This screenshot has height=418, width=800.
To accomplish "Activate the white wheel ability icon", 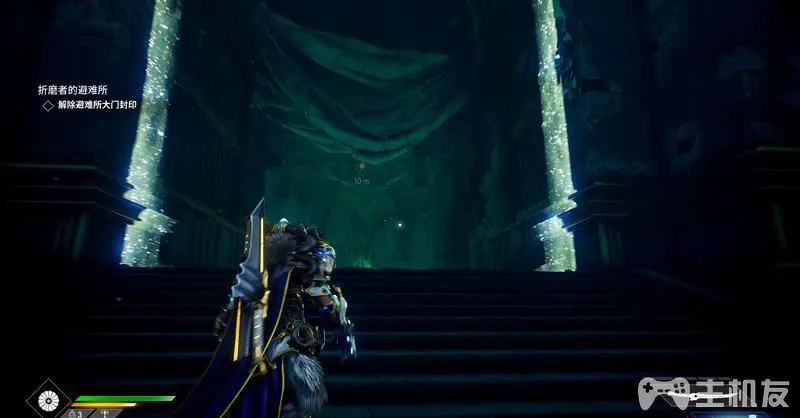I will (x=47, y=401).
